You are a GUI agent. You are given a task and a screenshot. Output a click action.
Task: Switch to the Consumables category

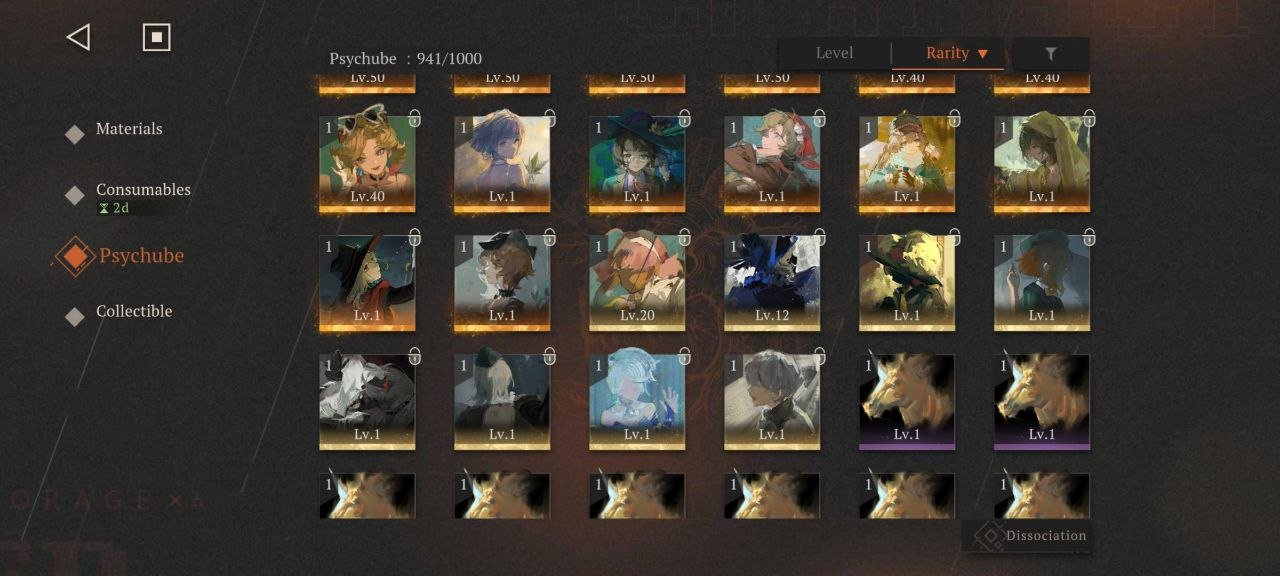point(142,190)
